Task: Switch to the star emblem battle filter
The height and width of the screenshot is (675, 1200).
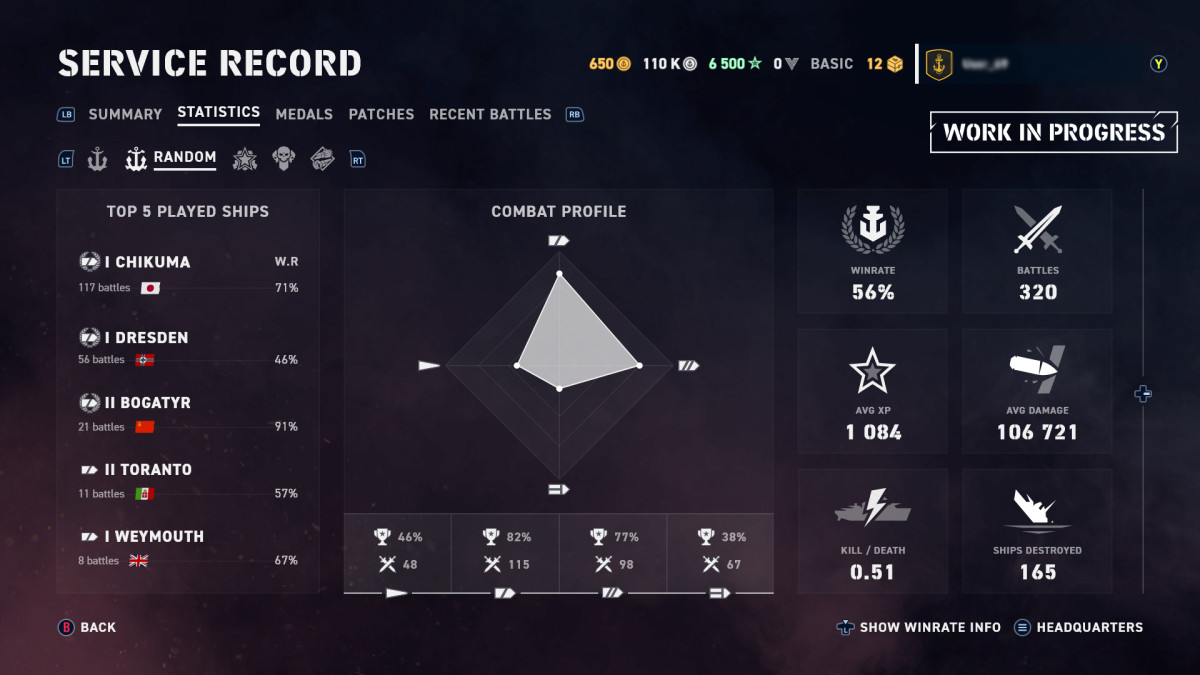Action: 244,158
